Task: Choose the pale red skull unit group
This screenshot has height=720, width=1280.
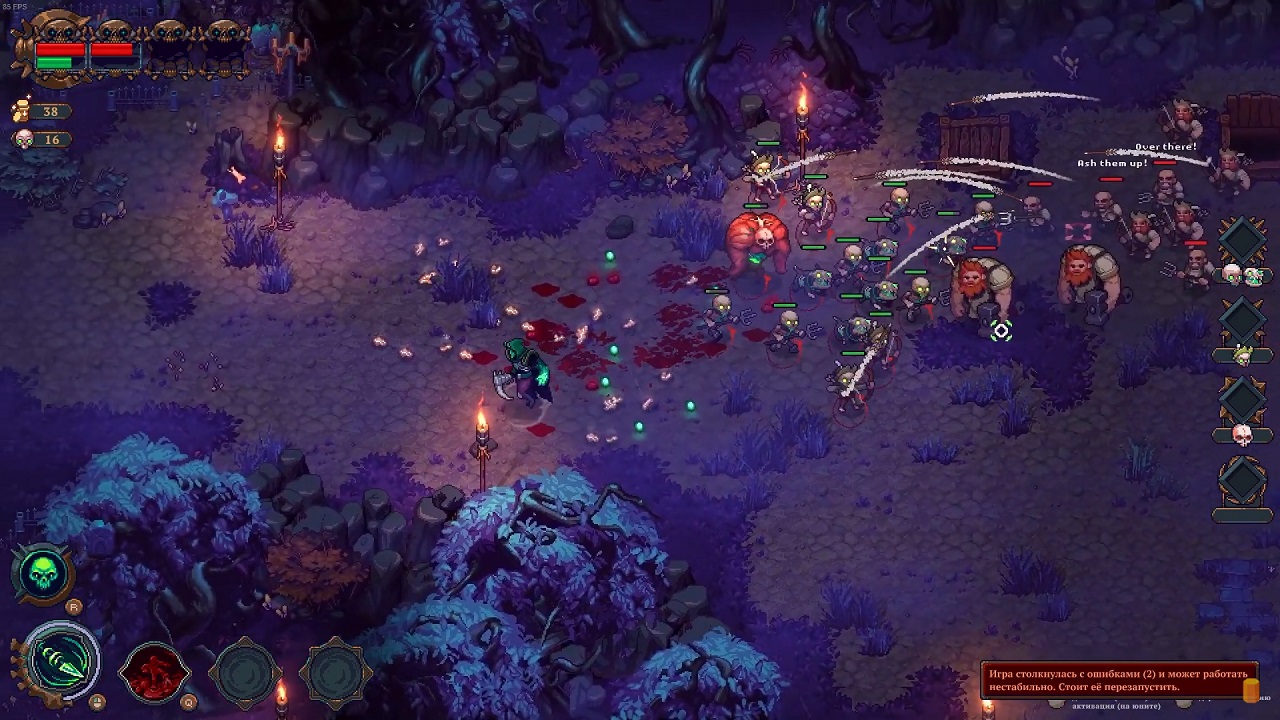Action: 1243,434
